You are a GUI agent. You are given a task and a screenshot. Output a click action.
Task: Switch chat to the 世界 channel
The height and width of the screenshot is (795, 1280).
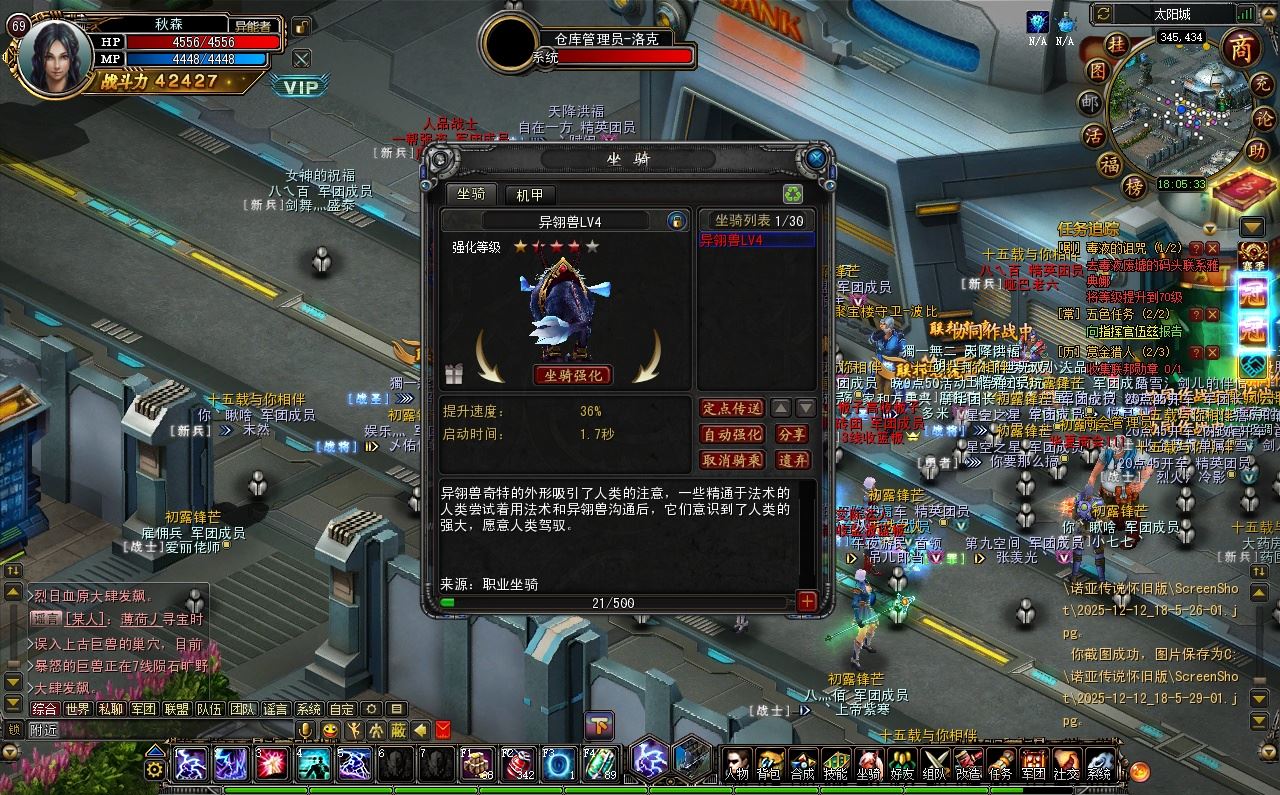pyautogui.click(x=77, y=709)
